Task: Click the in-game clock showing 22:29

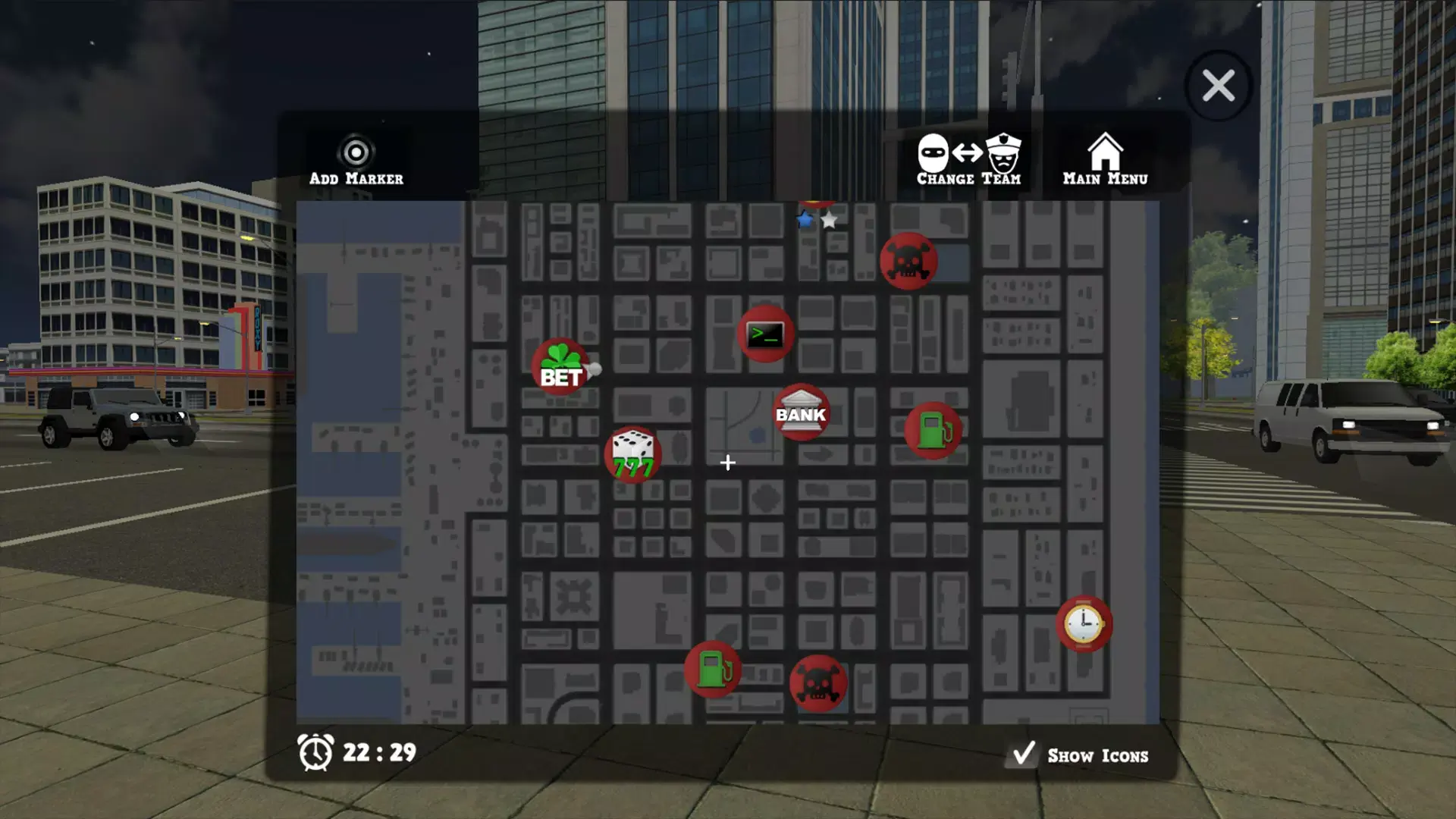Action: 356,753
